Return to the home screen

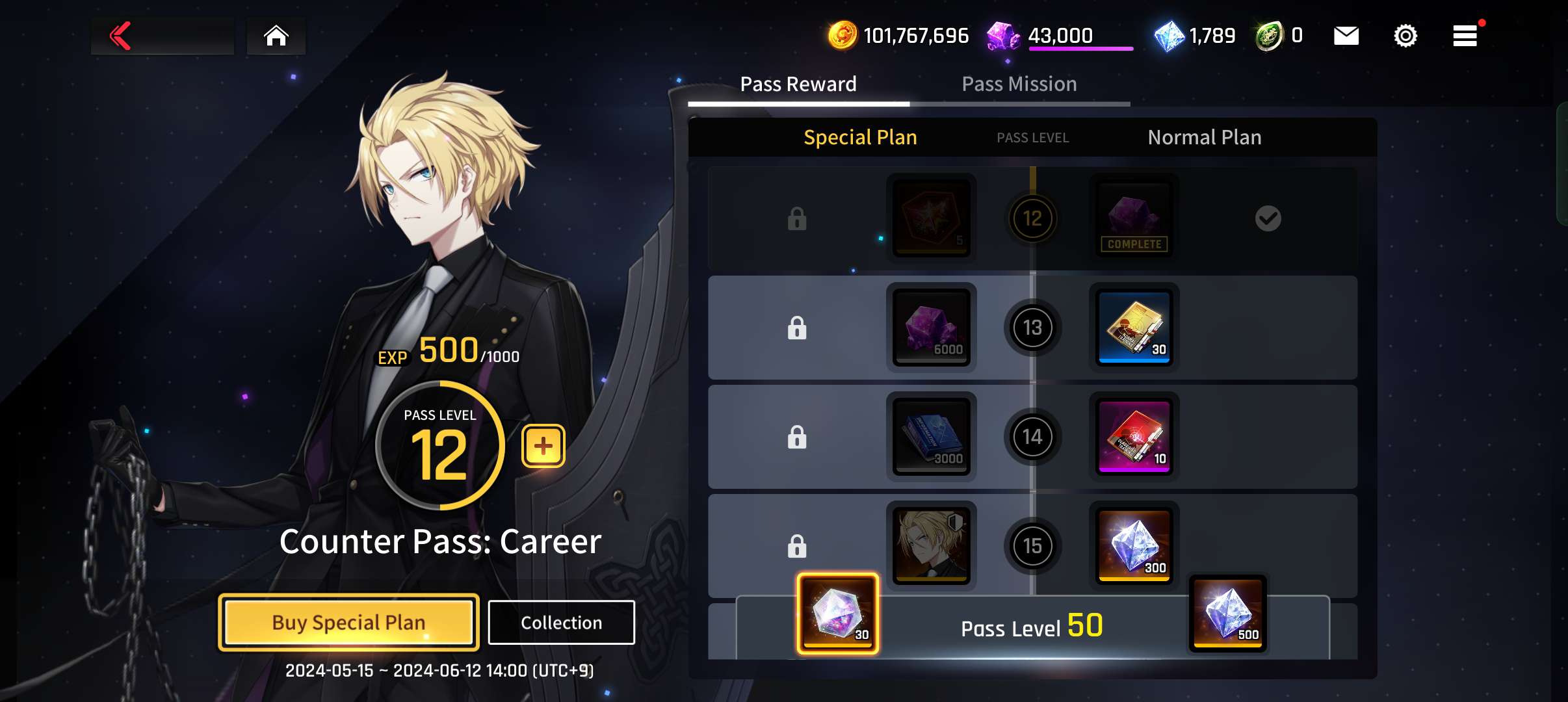(276, 36)
